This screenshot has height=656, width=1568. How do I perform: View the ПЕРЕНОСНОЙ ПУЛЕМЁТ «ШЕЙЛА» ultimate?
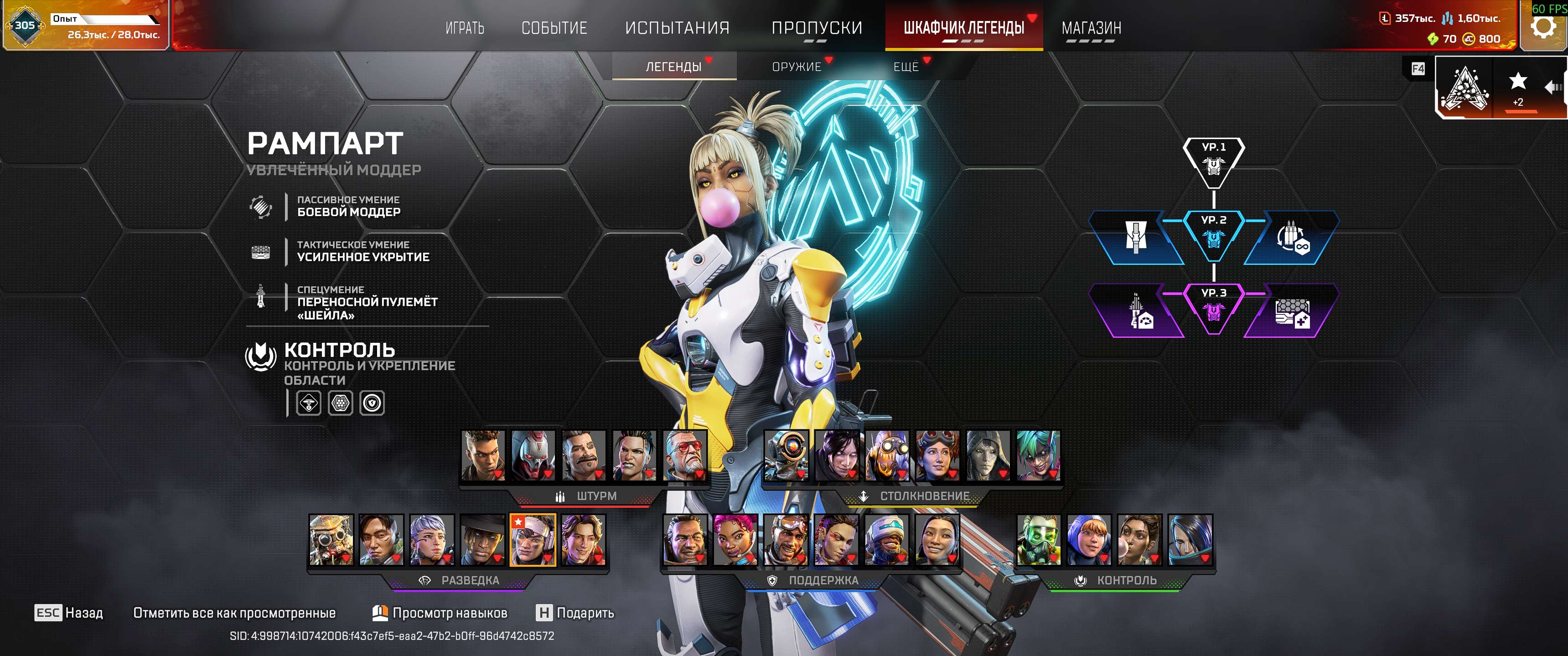point(367,302)
